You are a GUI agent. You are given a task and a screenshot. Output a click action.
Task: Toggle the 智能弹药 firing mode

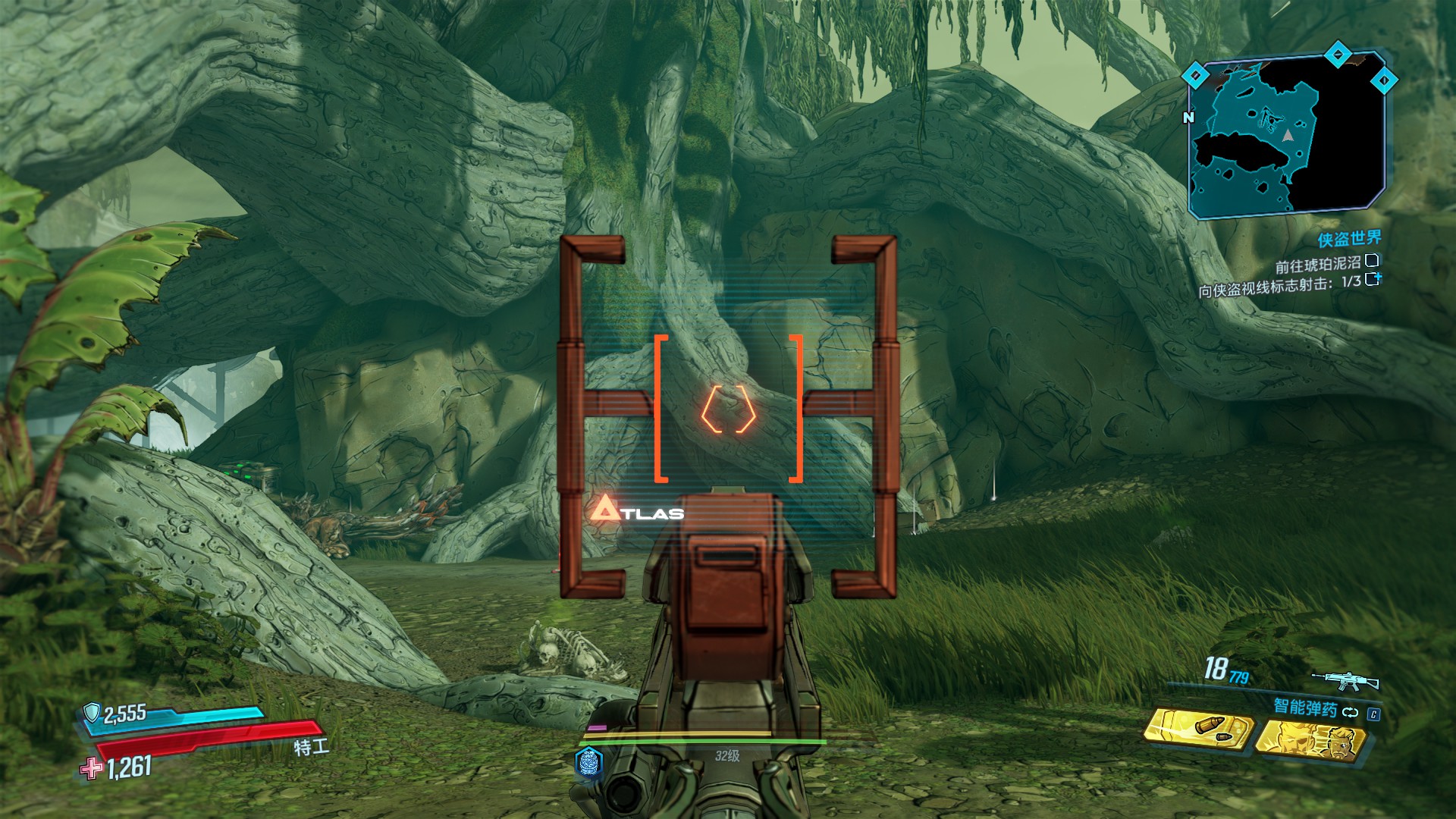[1350, 711]
